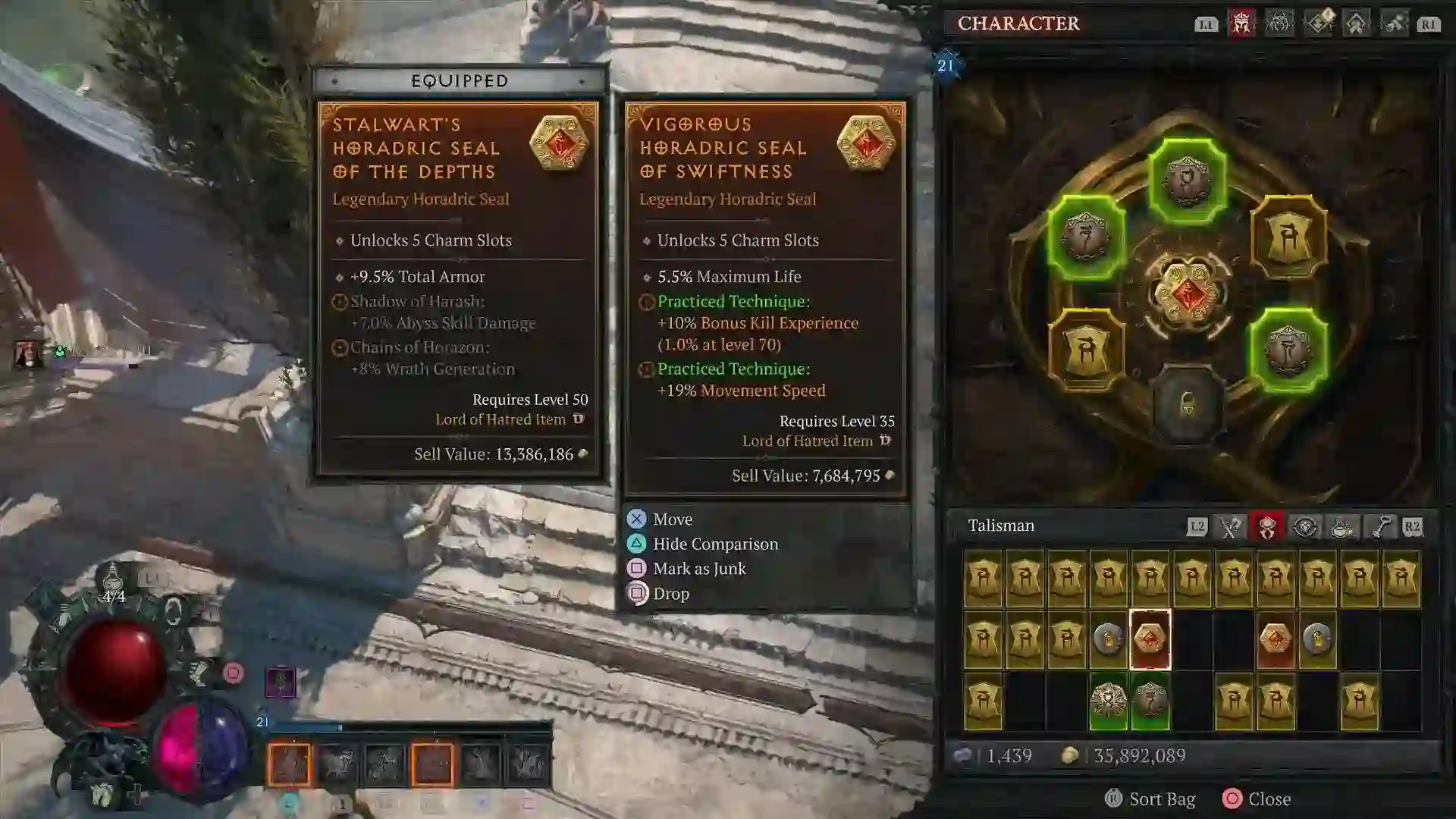The height and width of the screenshot is (819, 1456).
Task: Select the red spider tab above the inventory
Action: 1266,526
